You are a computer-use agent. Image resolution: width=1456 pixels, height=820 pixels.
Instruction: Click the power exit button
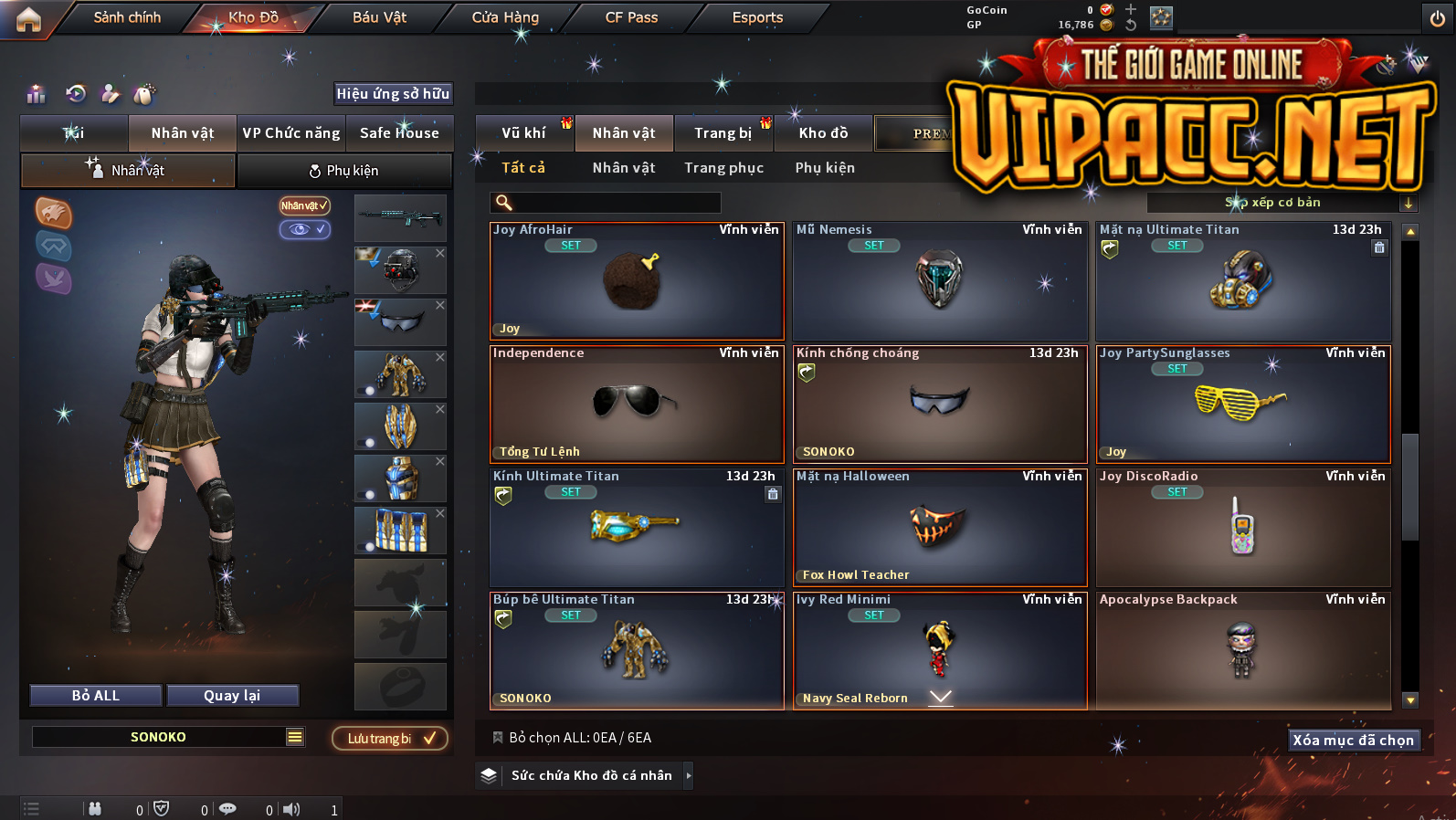1437,18
